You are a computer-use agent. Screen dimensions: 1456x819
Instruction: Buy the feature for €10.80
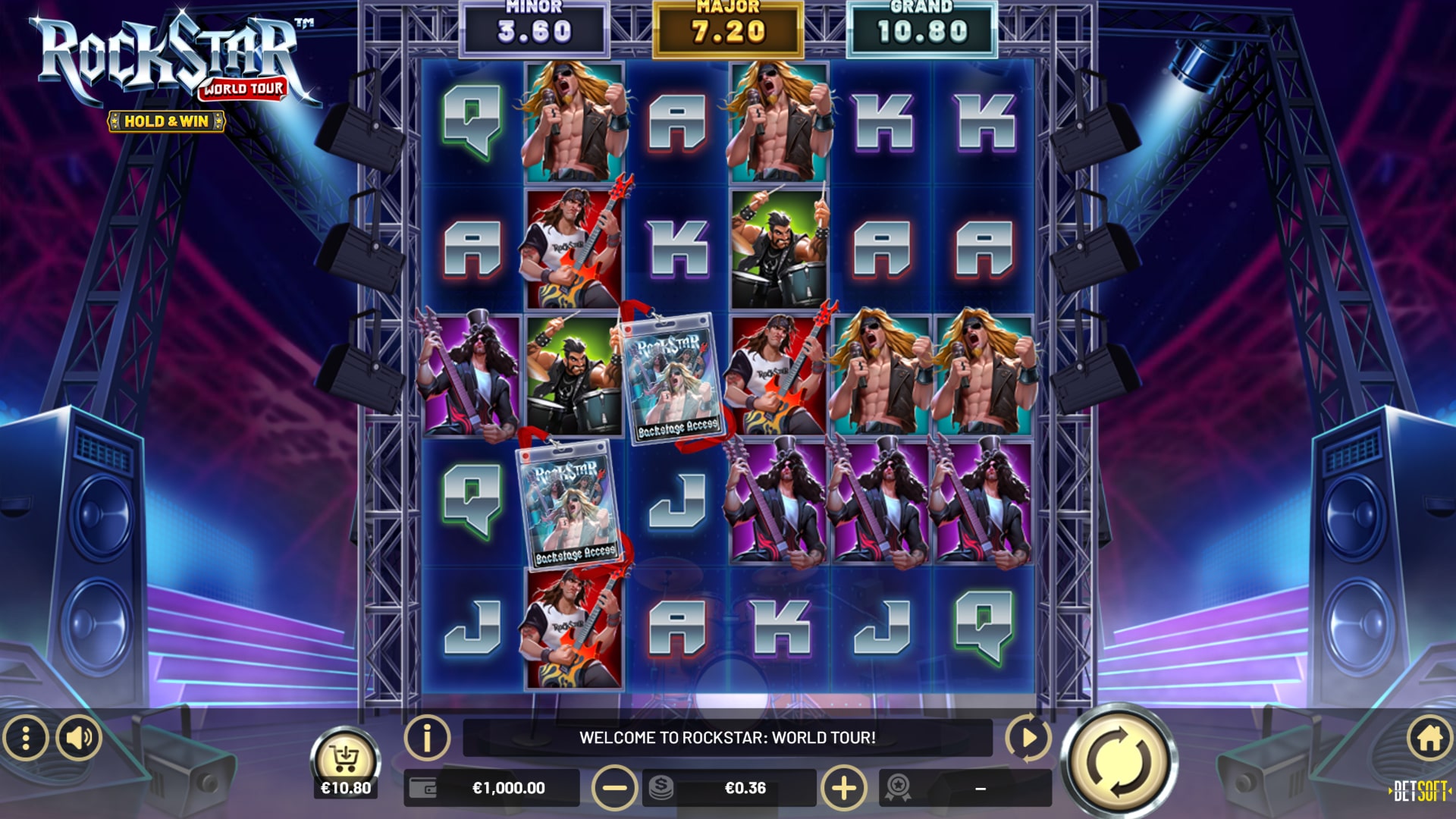[x=346, y=762]
